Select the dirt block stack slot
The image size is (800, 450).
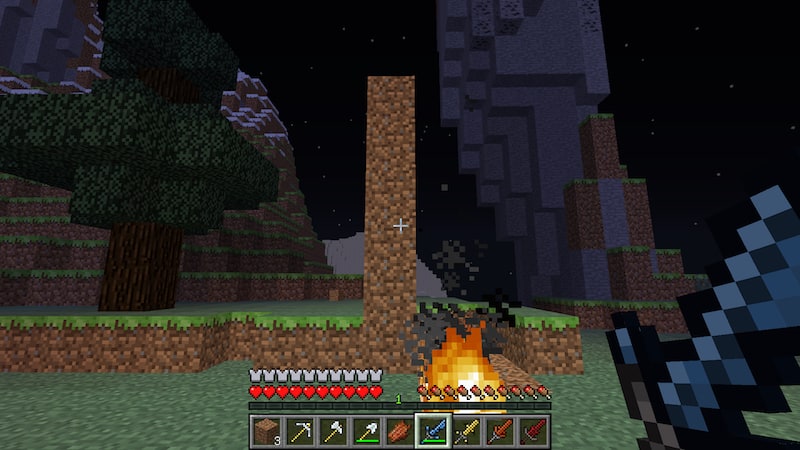[266, 431]
